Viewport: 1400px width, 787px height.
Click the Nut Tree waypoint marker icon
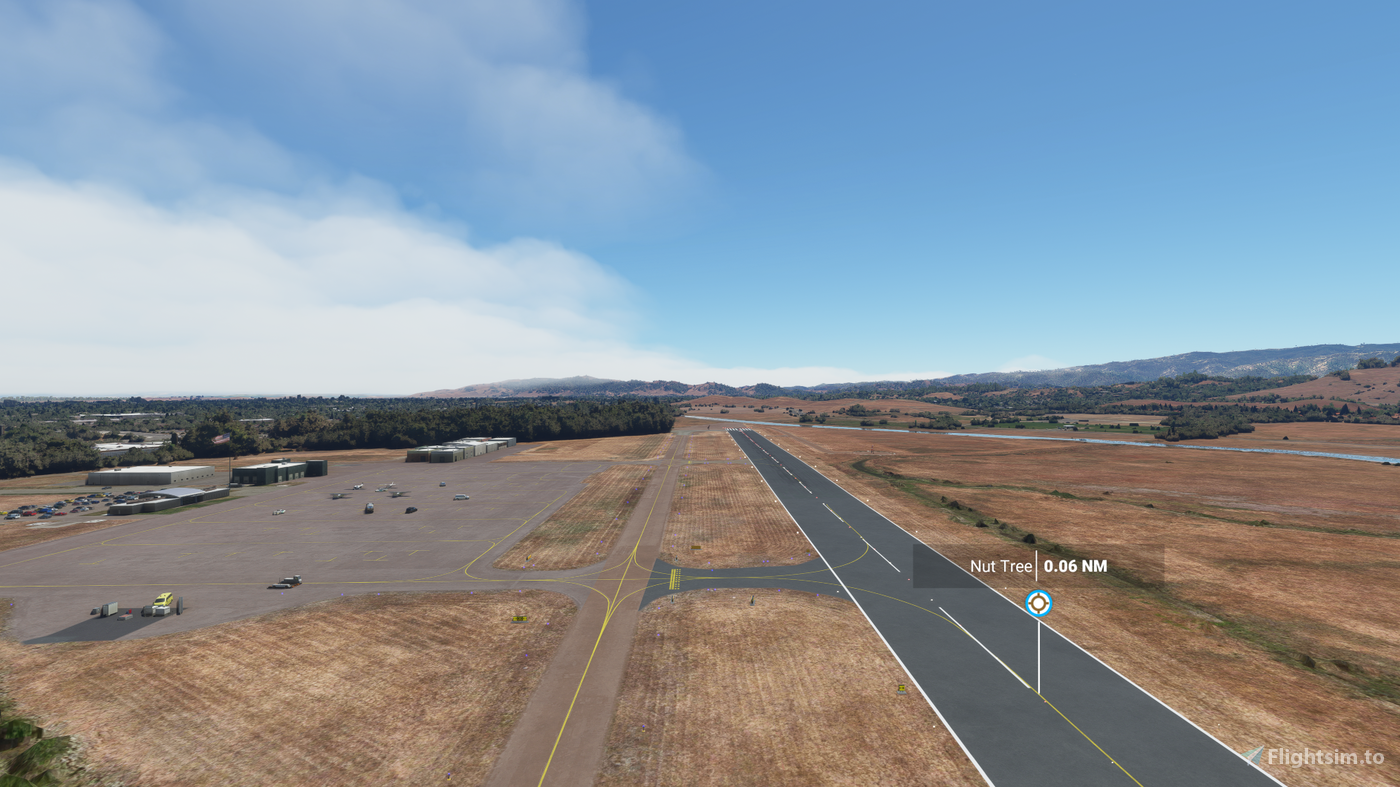(x=1038, y=603)
